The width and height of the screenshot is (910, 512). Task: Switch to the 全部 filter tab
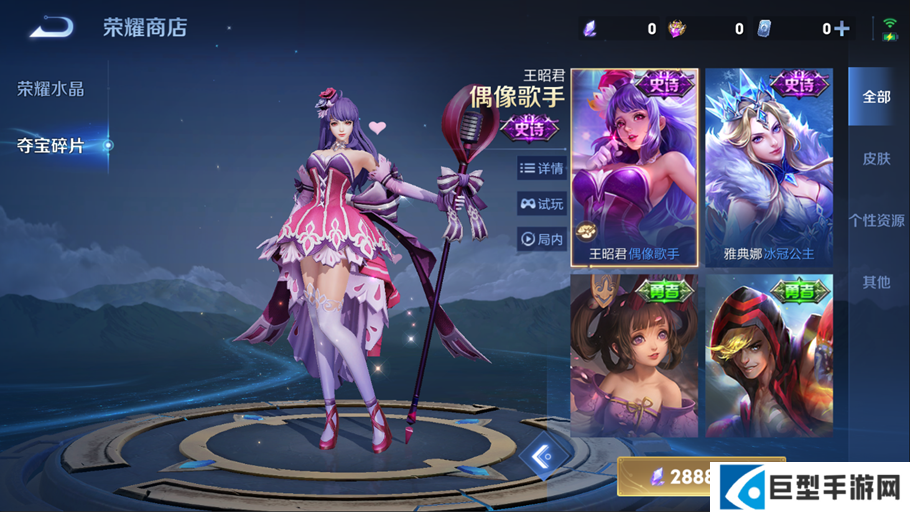(x=876, y=97)
